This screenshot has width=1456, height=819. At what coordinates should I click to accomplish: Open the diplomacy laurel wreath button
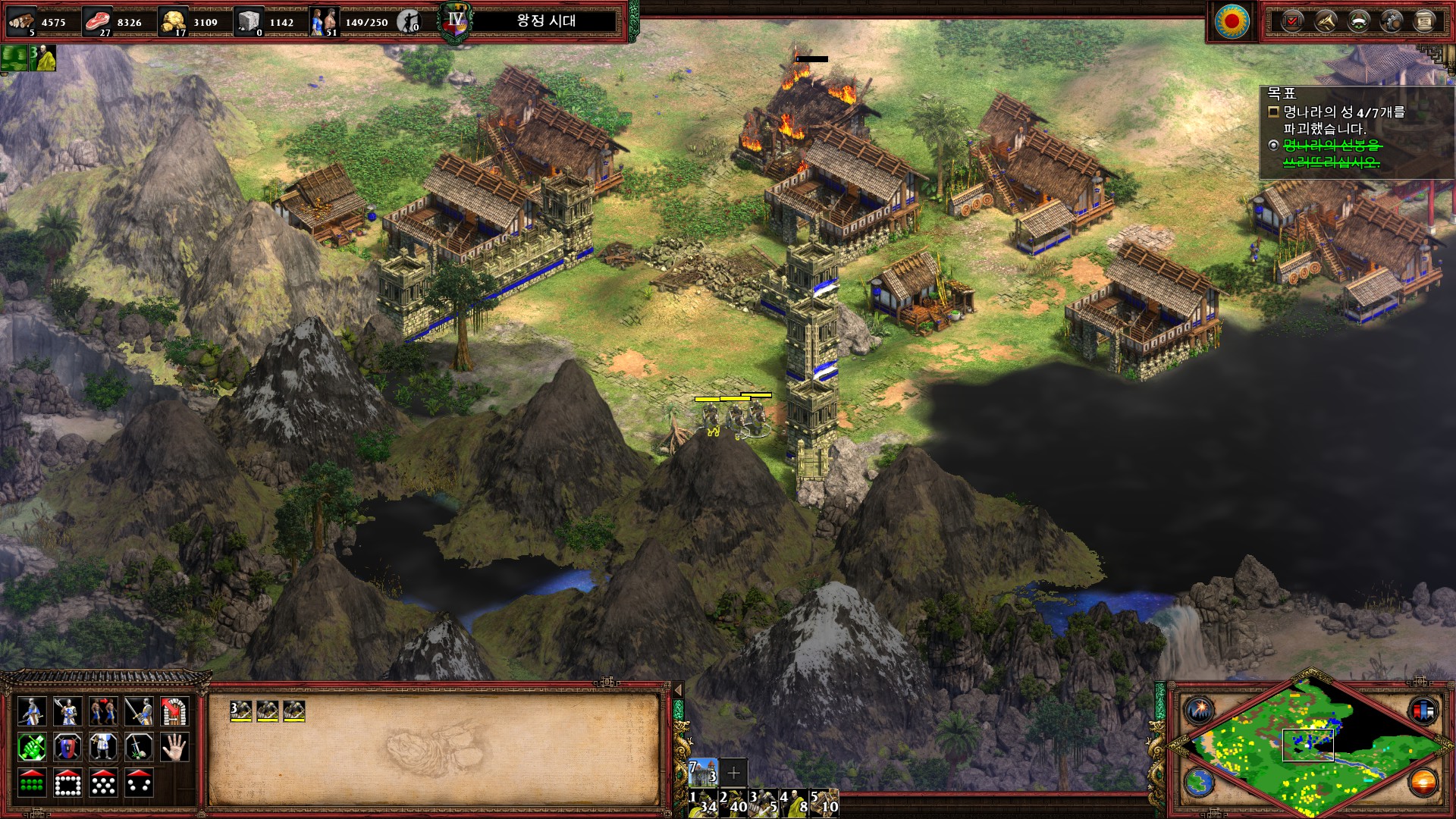[1358, 21]
